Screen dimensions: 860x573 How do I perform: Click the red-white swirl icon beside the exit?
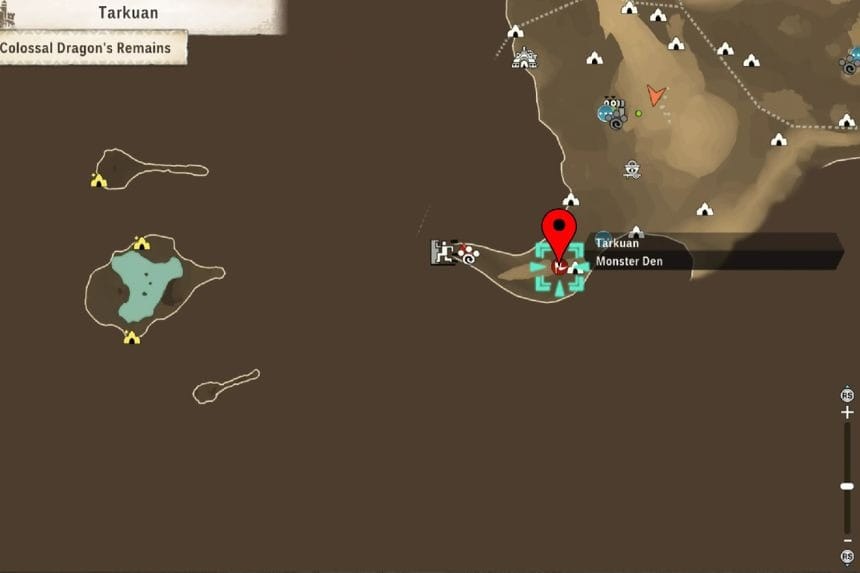pyautogui.click(x=468, y=256)
